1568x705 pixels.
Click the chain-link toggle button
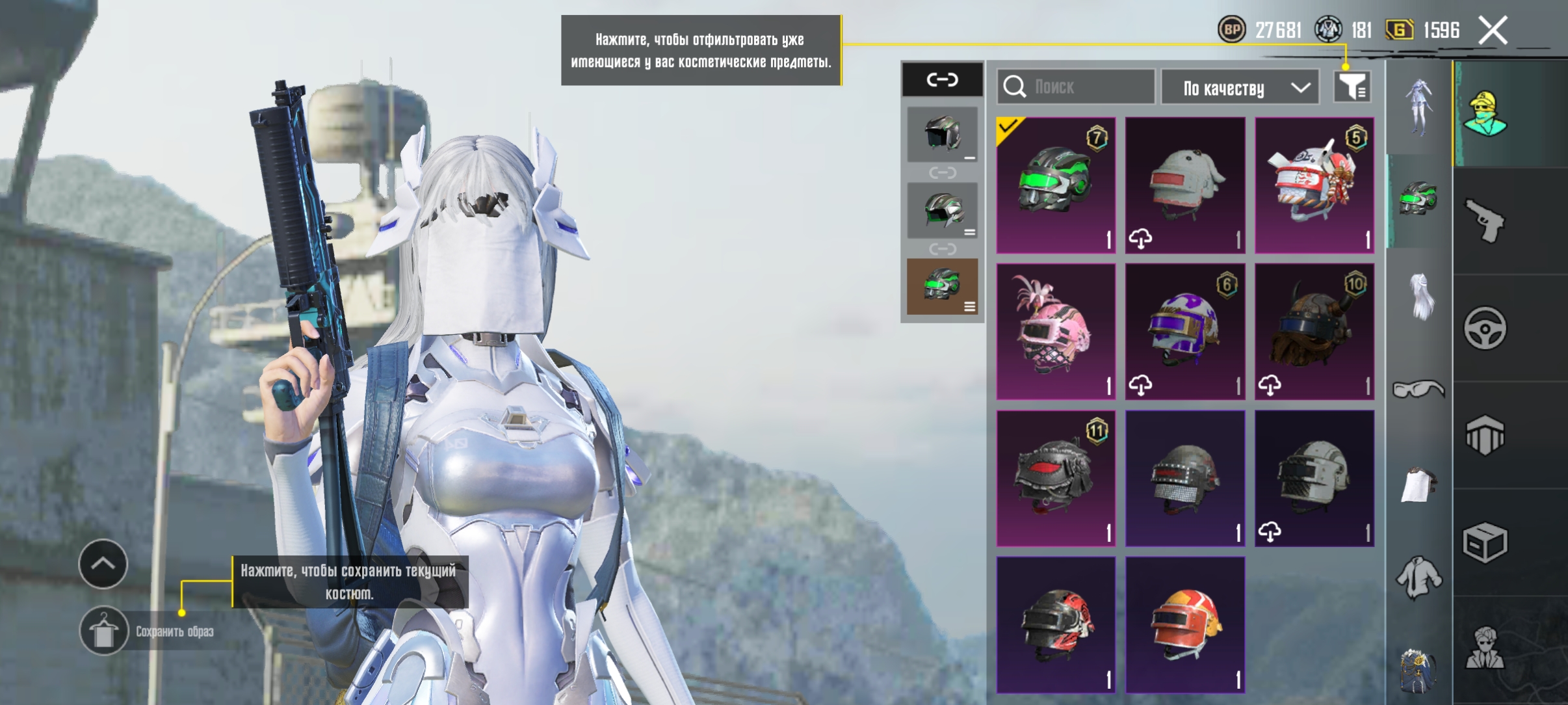(942, 79)
